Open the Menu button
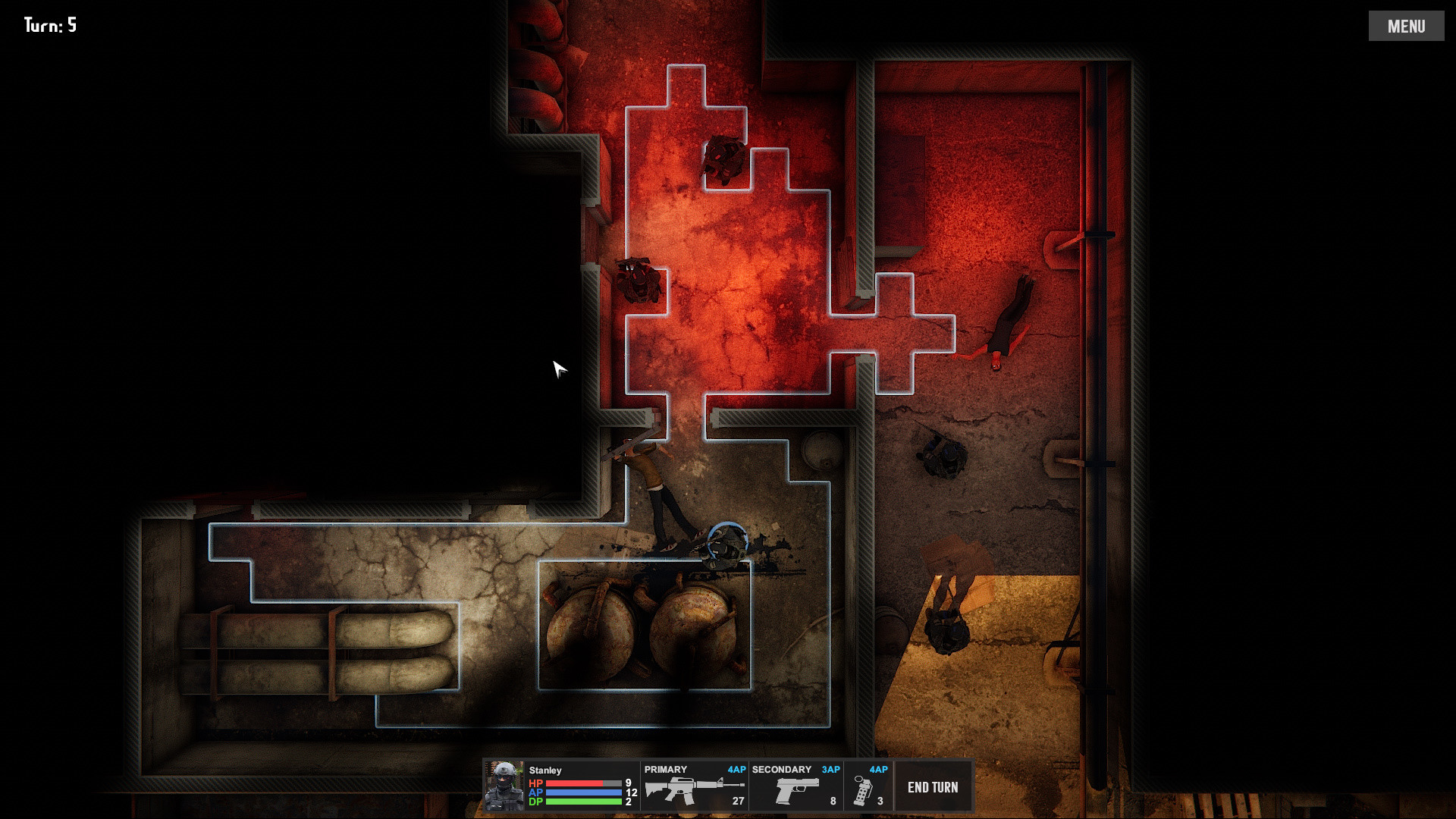1456x819 pixels. point(1406,27)
